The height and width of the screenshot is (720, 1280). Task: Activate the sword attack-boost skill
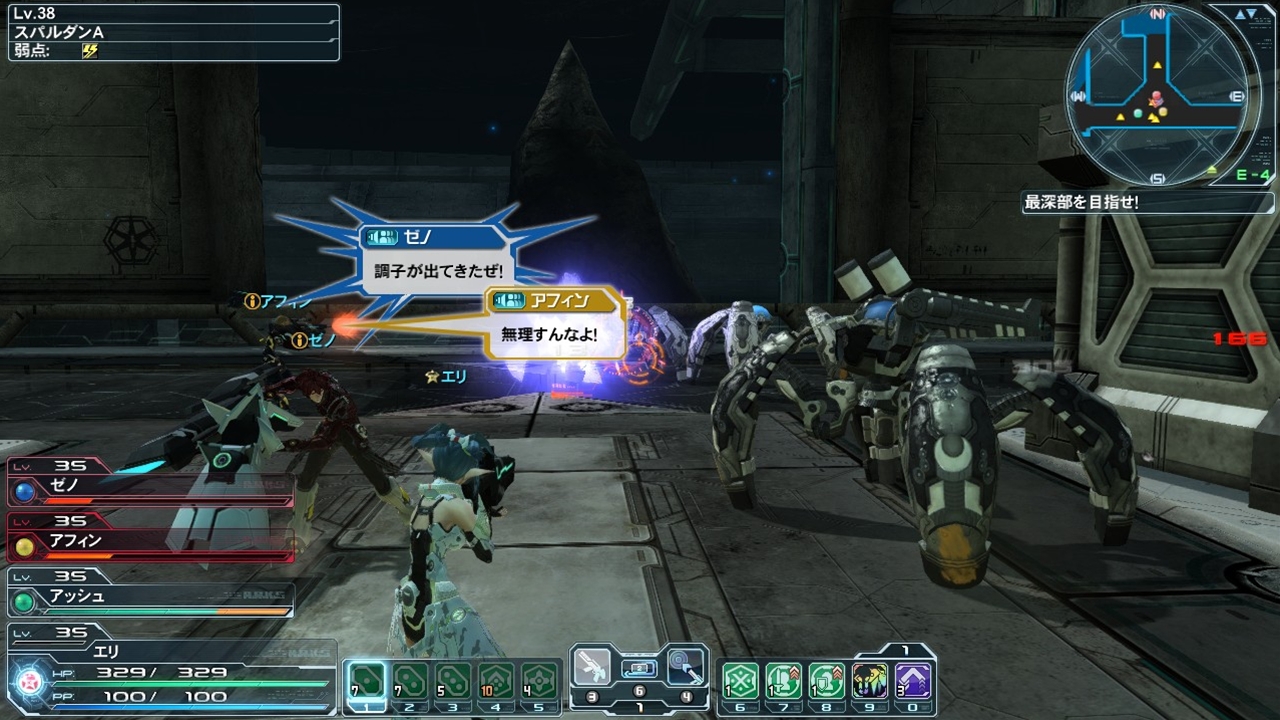[783, 681]
